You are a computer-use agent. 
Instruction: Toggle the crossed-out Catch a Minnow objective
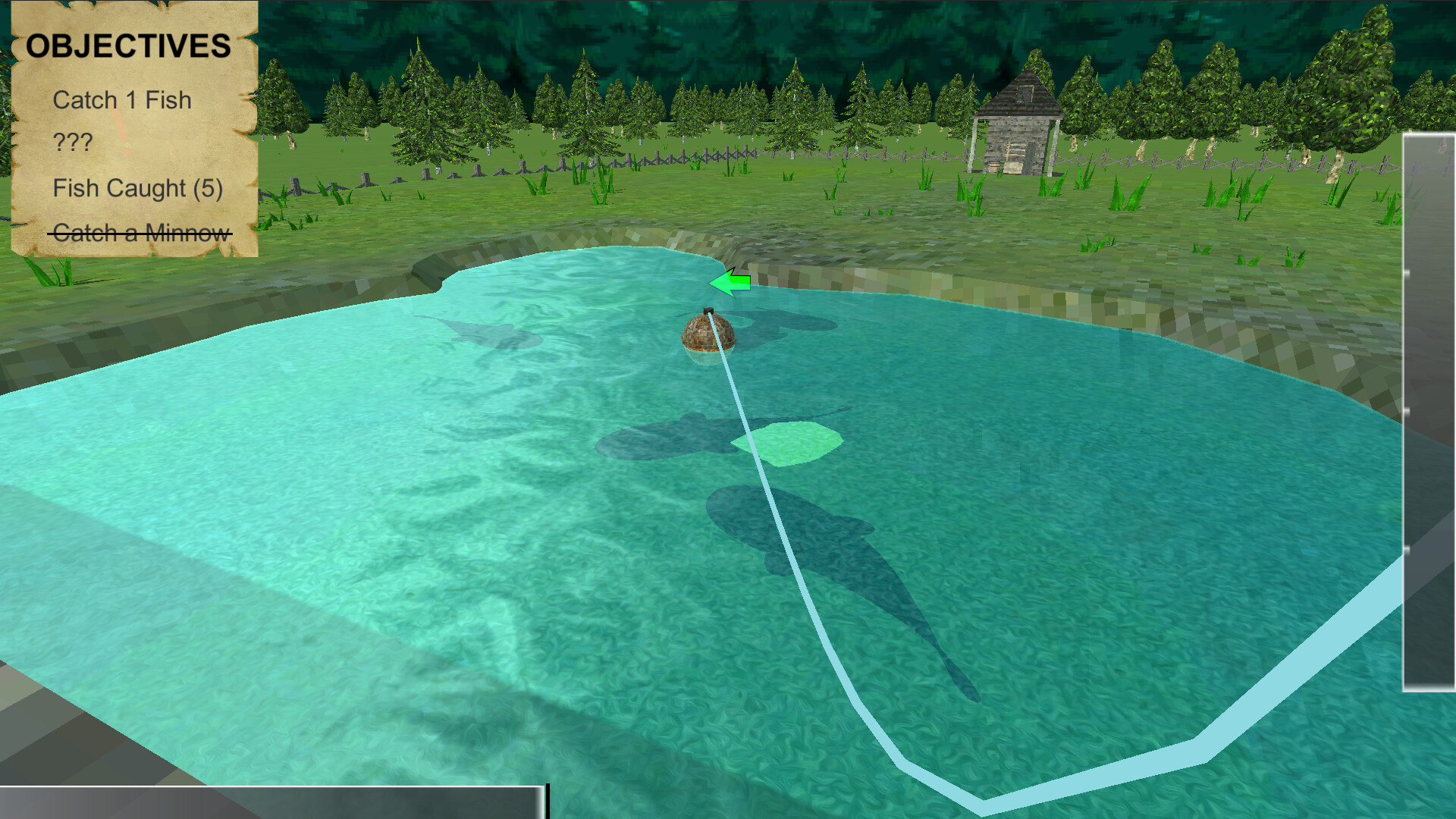[x=140, y=234]
